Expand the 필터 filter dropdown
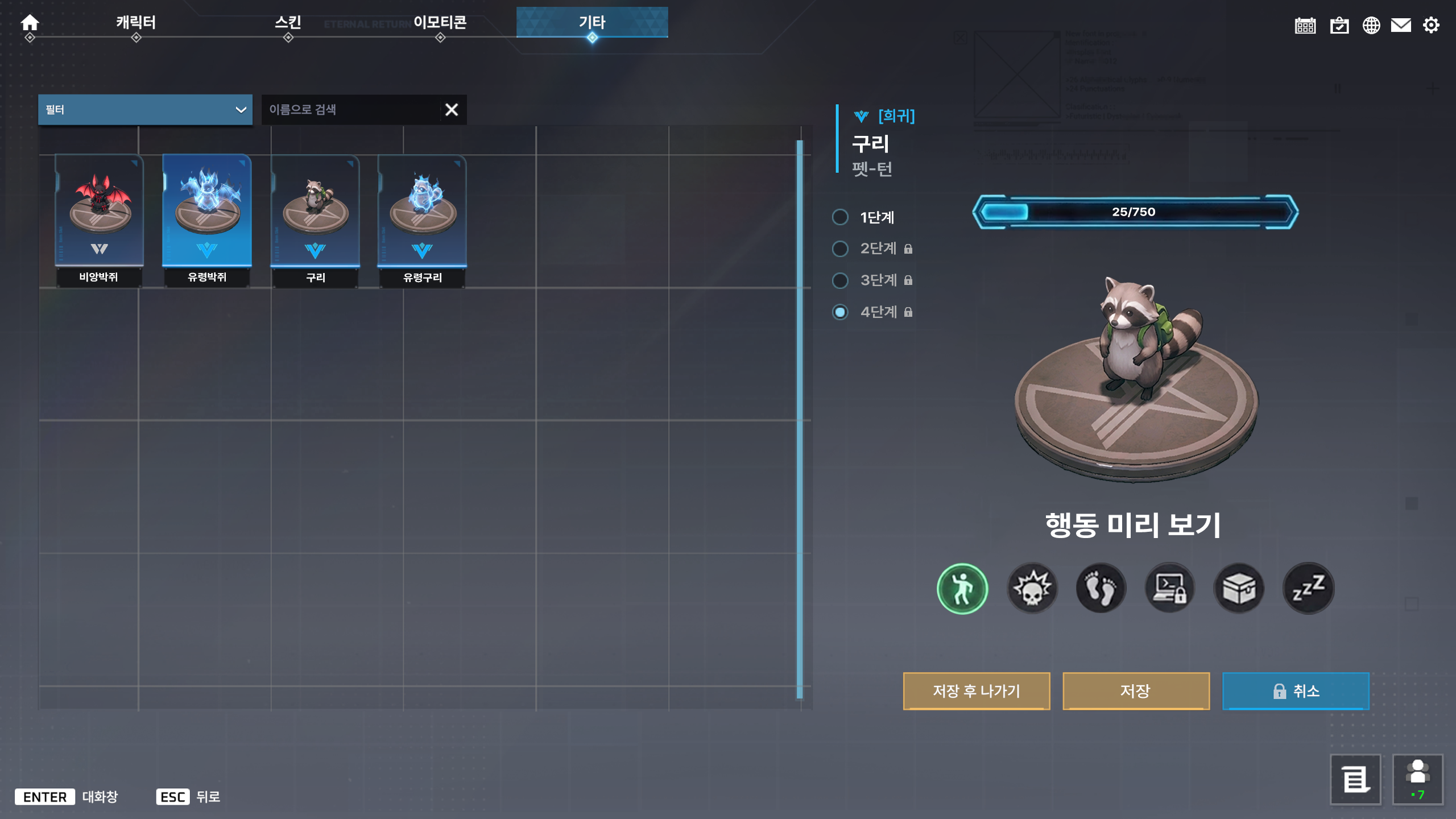Screen dimensions: 1456x819 pyautogui.click(x=145, y=109)
